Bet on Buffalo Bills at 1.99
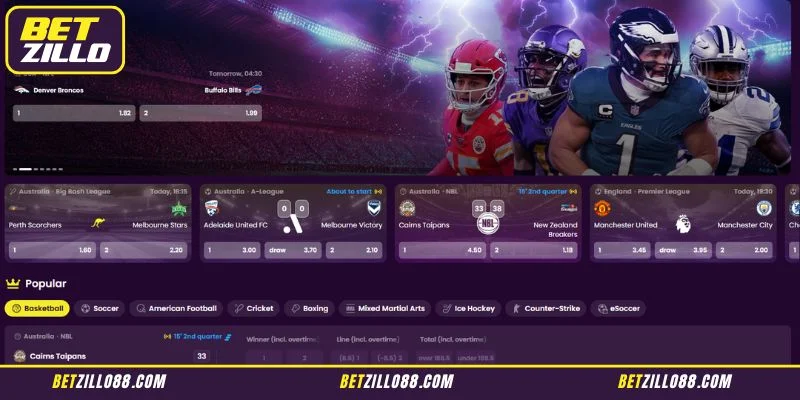Viewport: 800px width, 400px height. coord(200,113)
